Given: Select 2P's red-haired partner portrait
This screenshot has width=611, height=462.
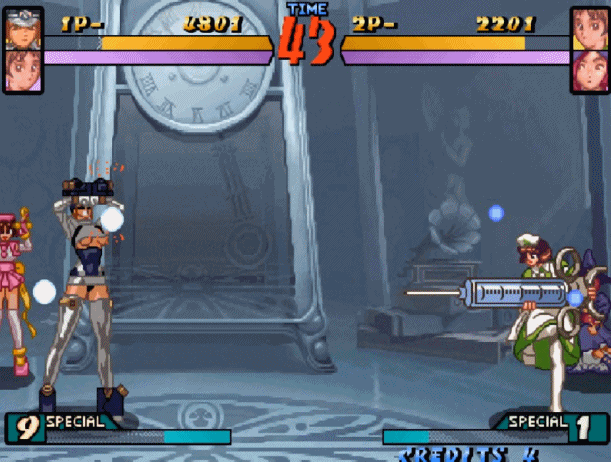Looking at the screenshot, I should point(588,69).
